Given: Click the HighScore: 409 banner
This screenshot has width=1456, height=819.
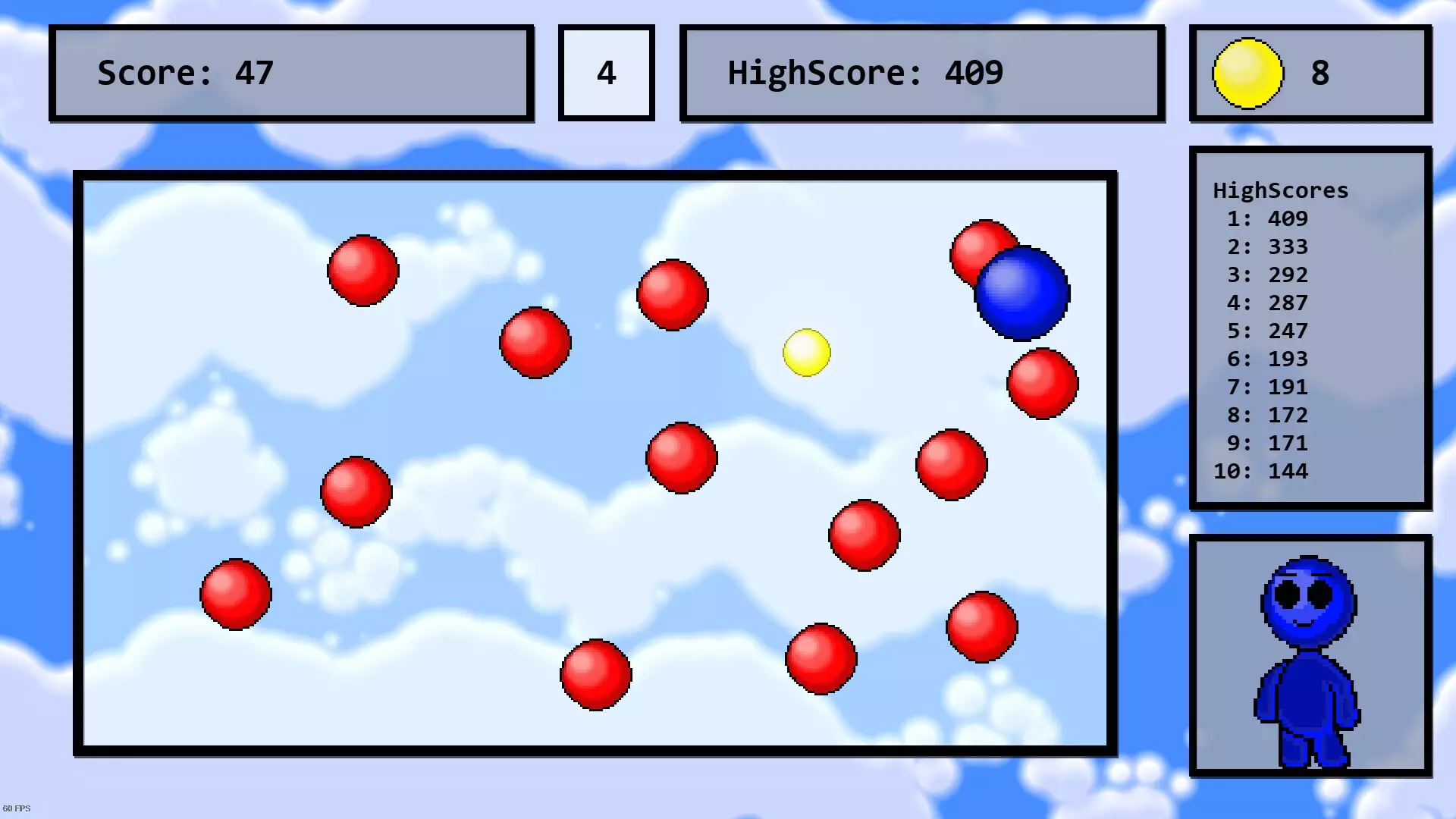Looking at the screenshot, I should (x=922, y=72).
